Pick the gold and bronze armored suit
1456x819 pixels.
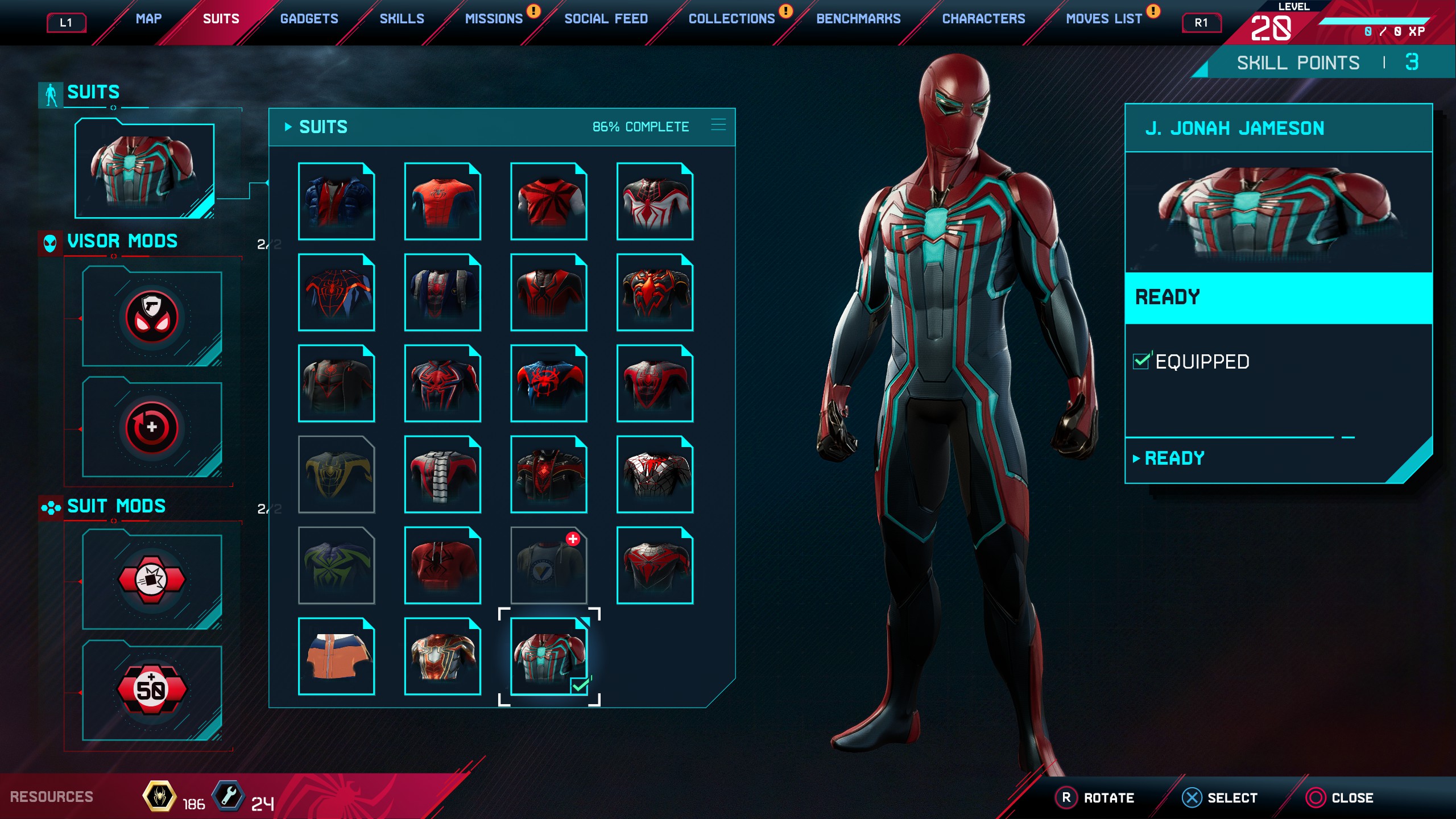(442, 656)
